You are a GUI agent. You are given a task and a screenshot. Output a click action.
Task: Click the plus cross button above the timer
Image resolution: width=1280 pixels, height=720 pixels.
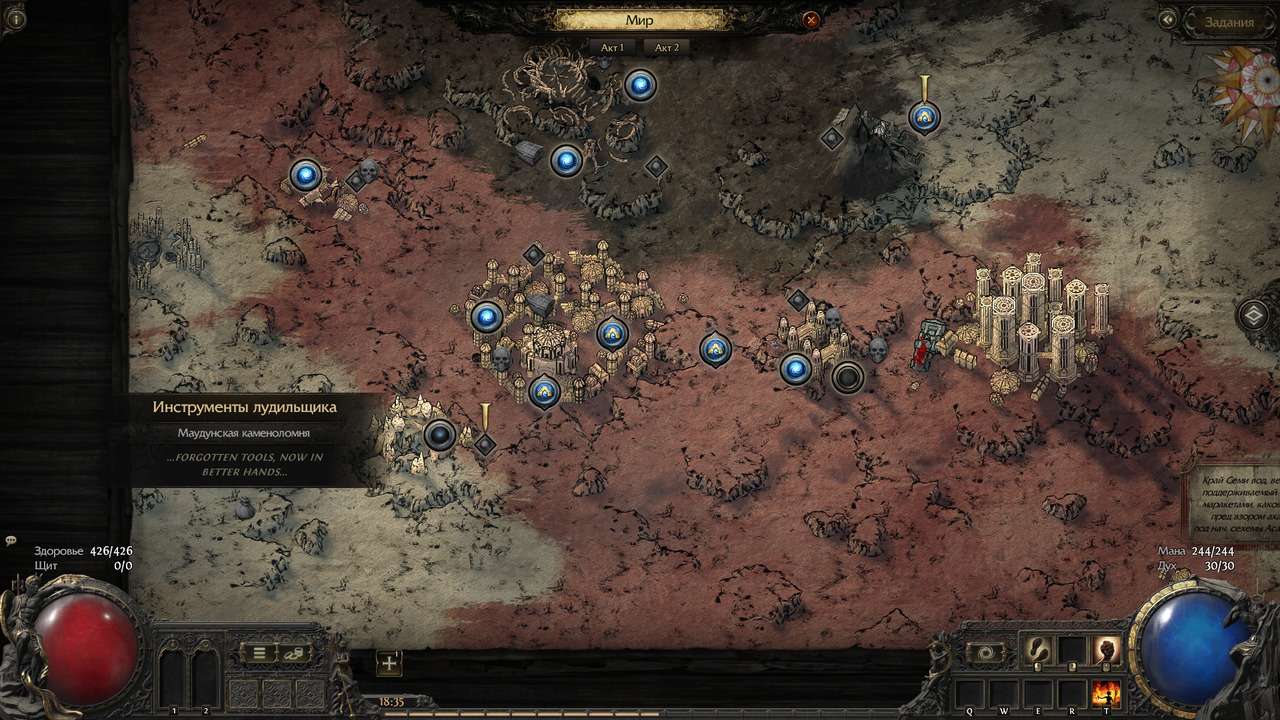[389, 662]
